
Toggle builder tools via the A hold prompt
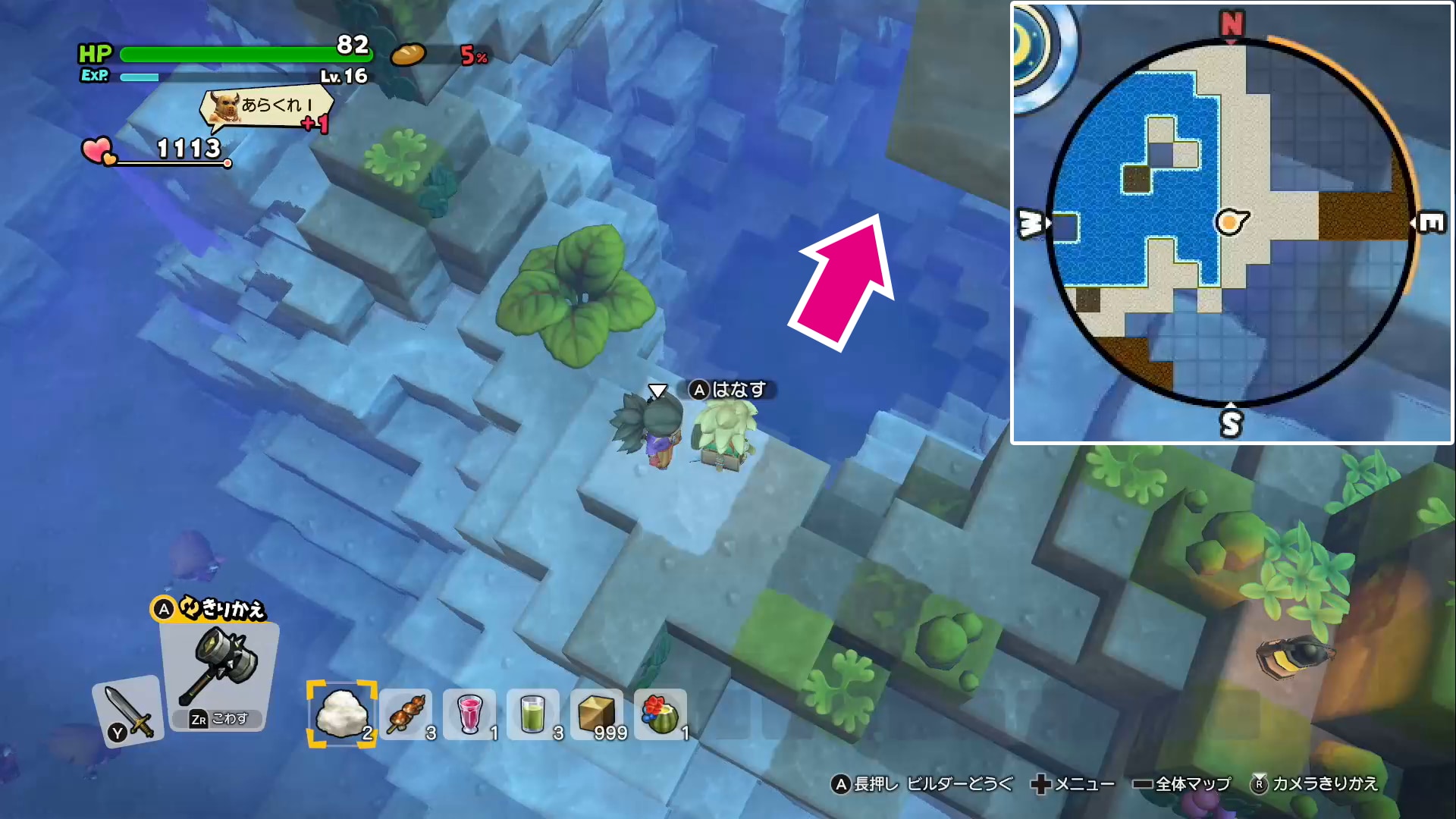[924, 785]
